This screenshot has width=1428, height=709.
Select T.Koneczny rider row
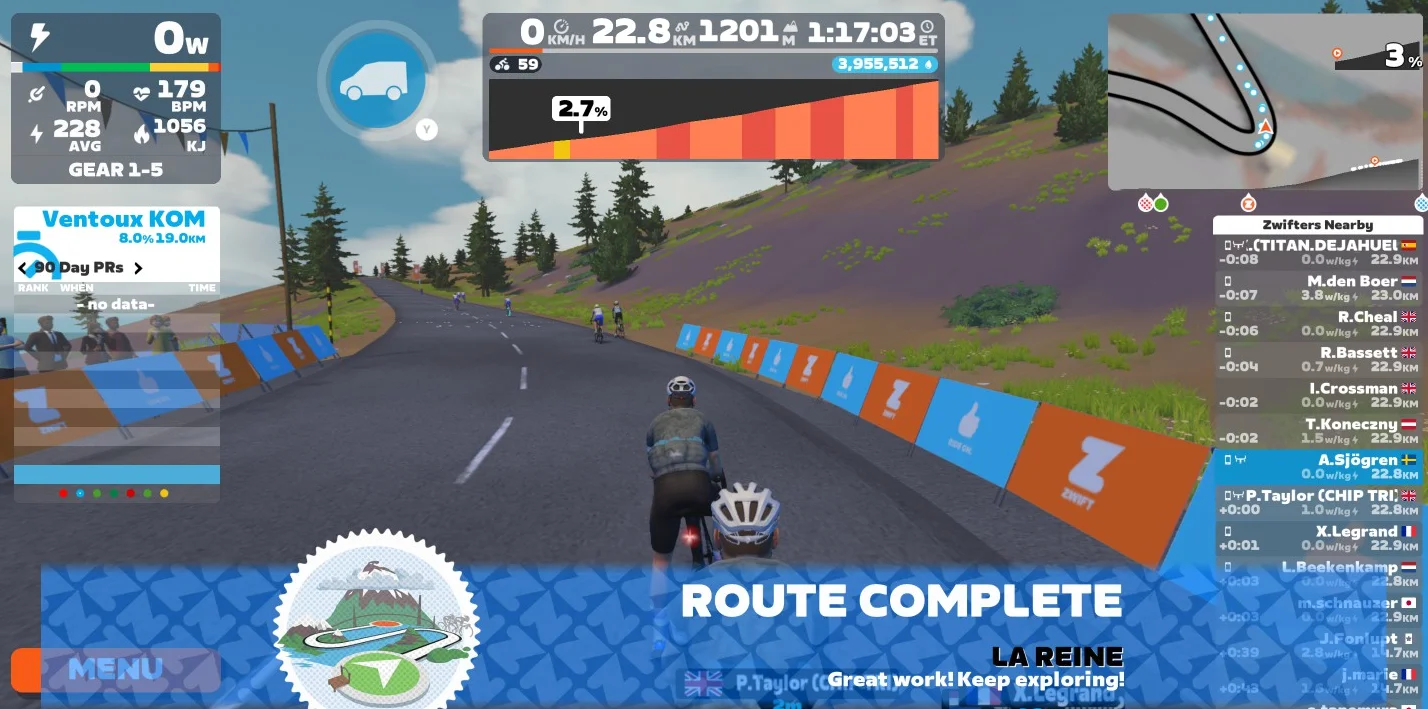coord(1318,432)
